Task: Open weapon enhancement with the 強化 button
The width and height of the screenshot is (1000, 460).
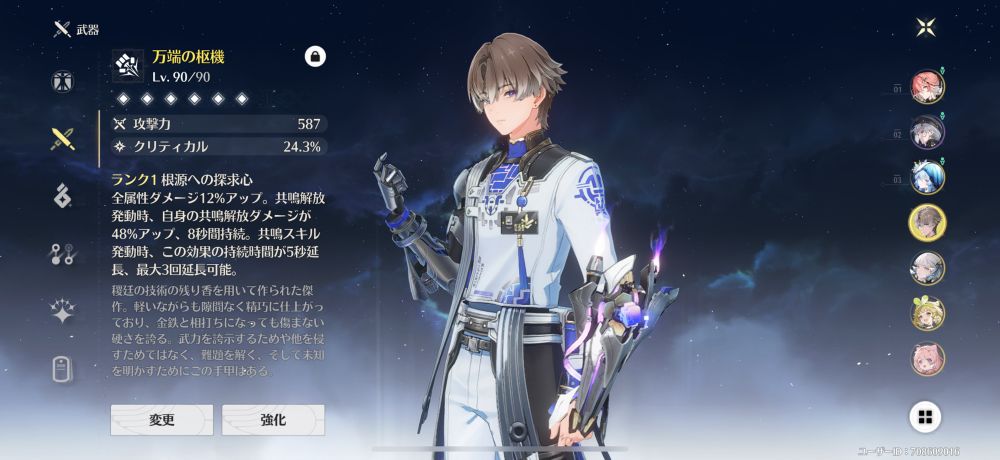Action: (273, 420)
